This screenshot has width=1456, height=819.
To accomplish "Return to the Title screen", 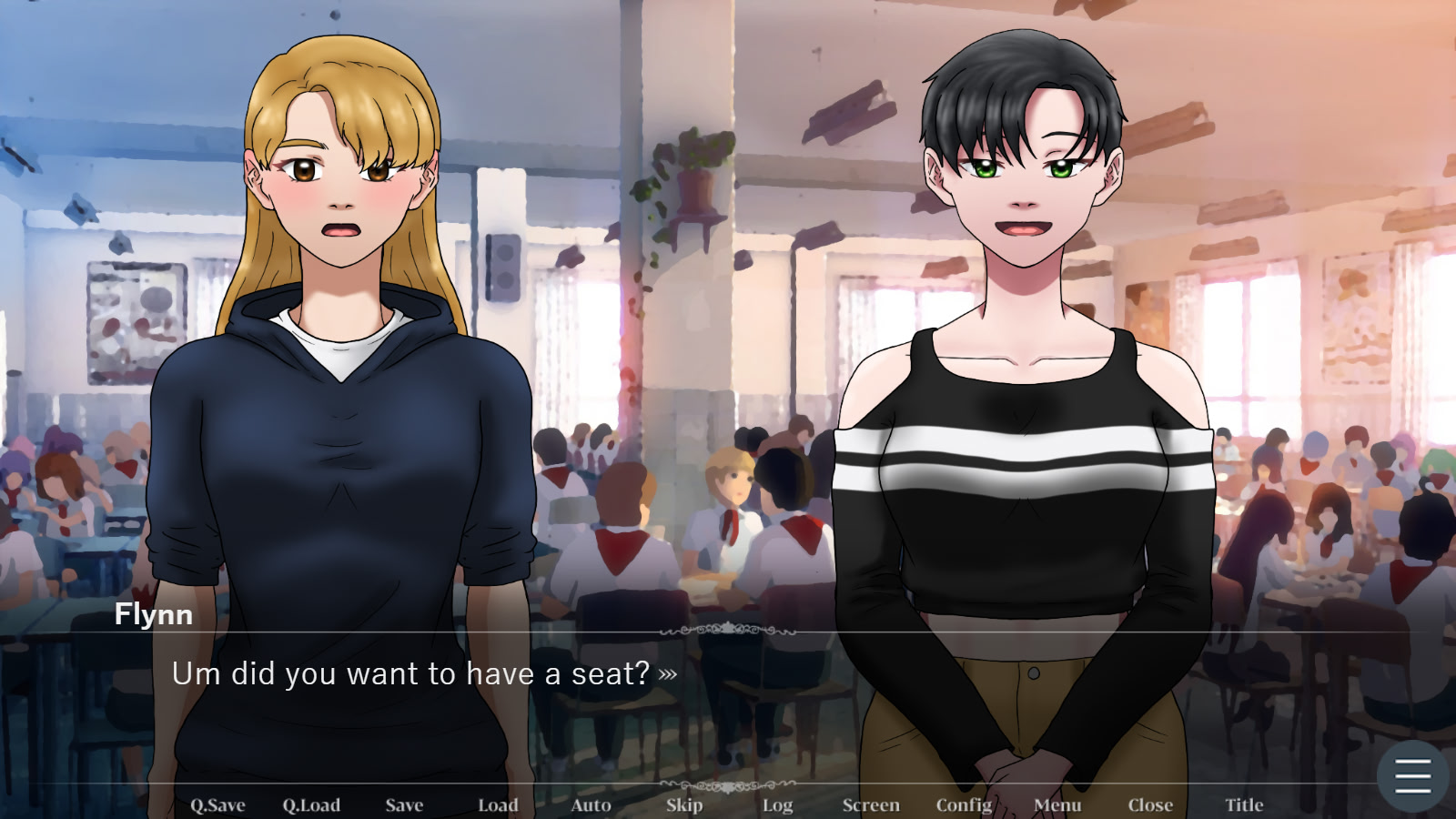I will tap(1244, 804).
